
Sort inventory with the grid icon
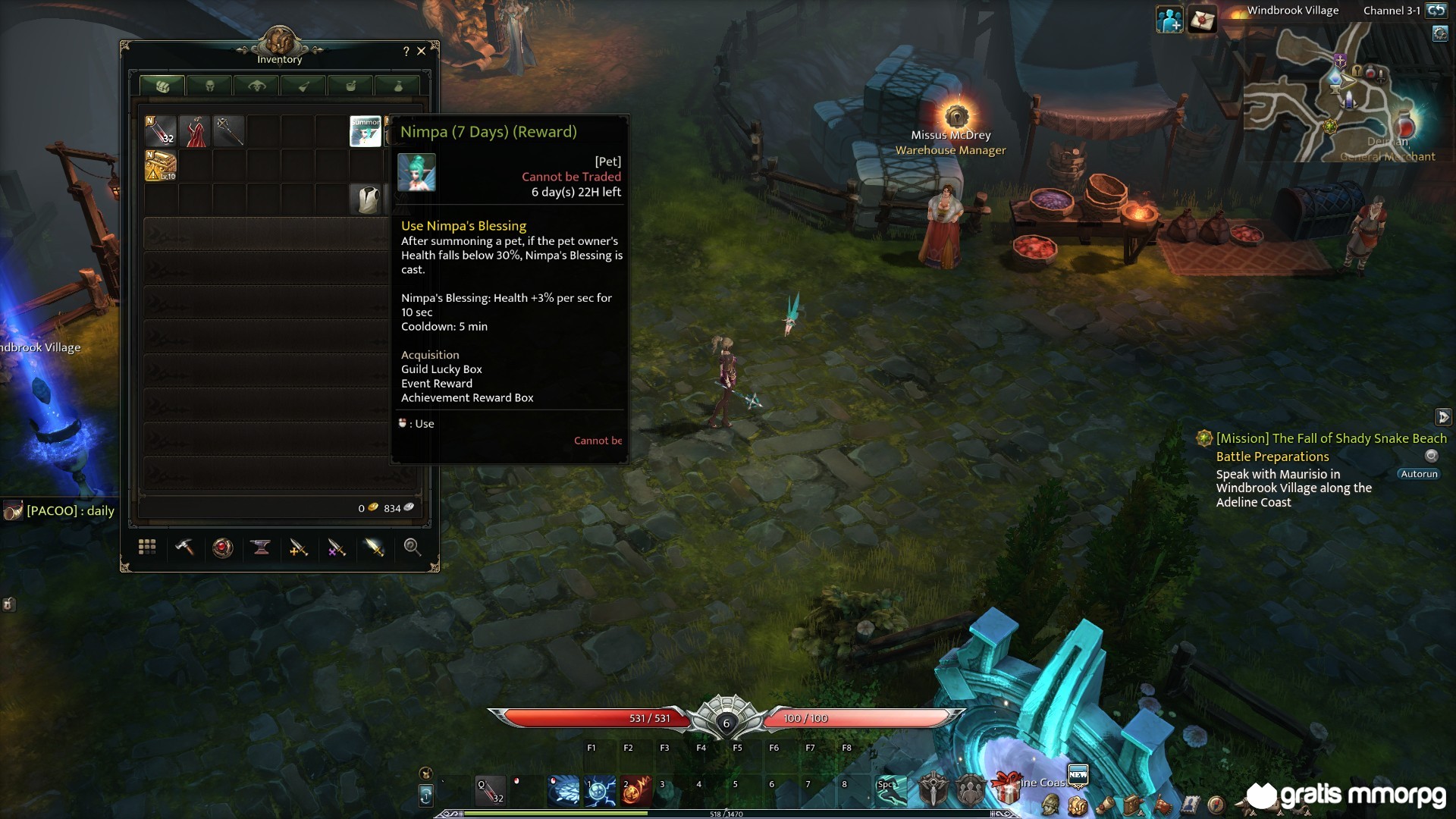click(147, 548)
